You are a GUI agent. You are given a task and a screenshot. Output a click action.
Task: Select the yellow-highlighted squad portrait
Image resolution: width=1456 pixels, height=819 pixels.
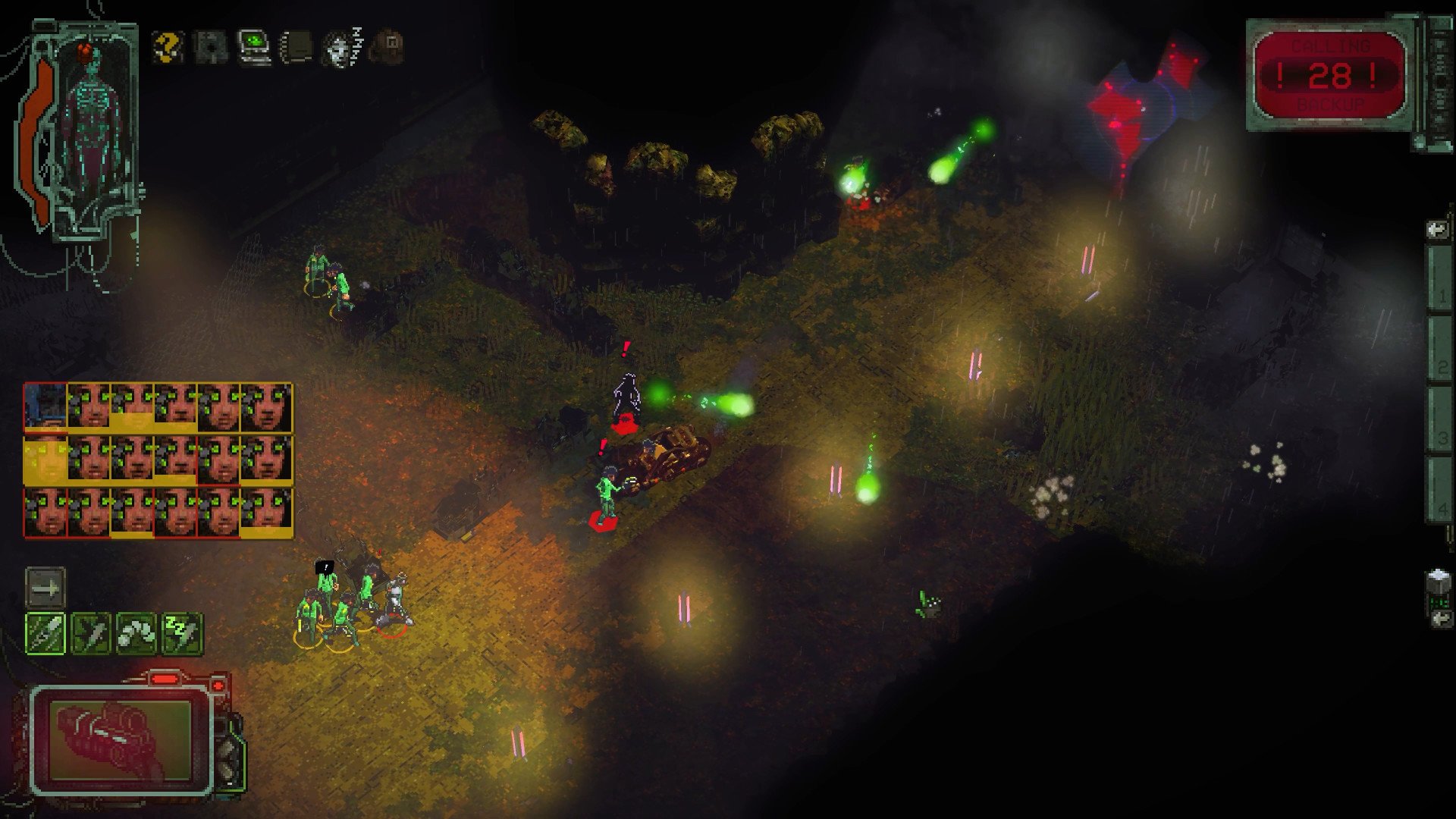(45, 460)
